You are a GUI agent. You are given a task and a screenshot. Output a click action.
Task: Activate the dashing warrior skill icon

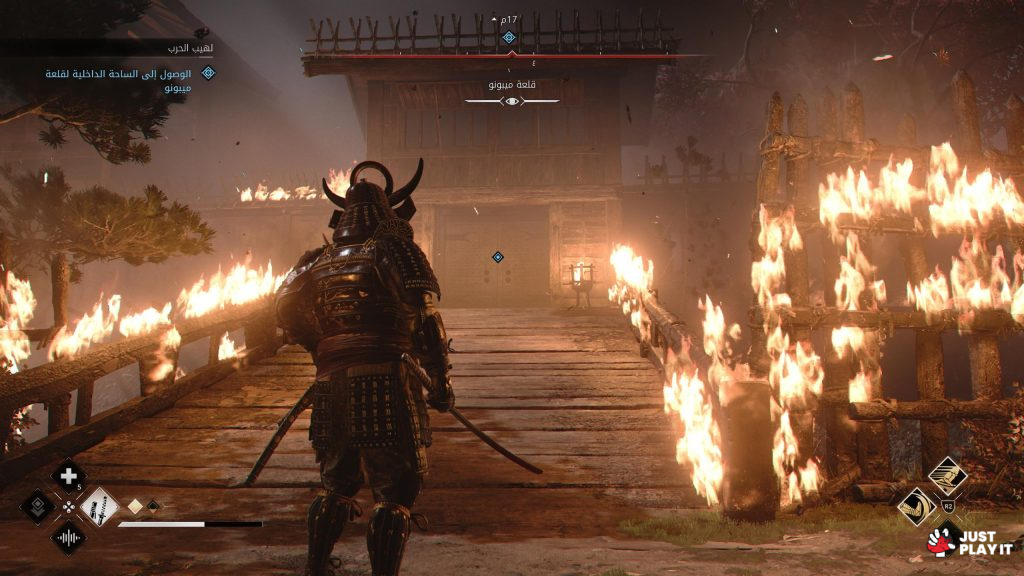(947, 474)
